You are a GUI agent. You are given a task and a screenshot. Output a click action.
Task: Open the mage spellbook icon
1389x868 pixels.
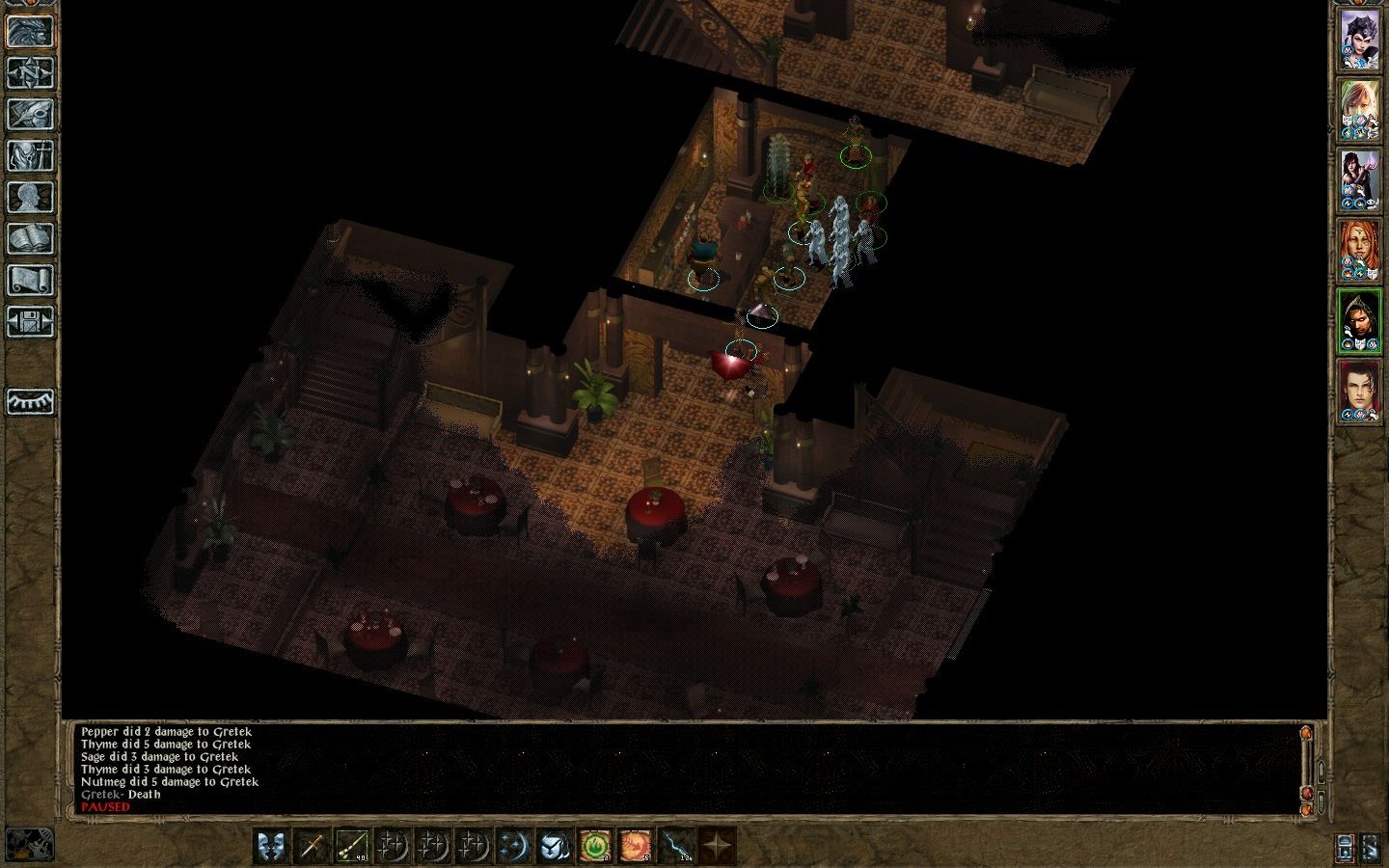pyautogui.click(x=30, y=238)
